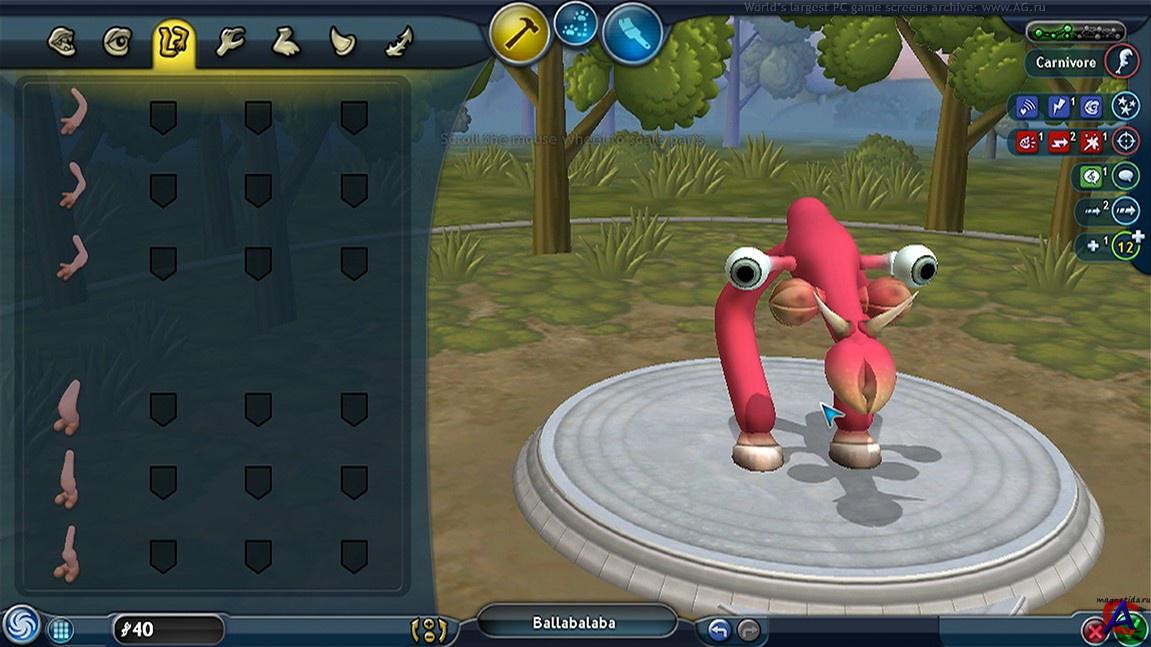Switch to the paintbrush paint mode
This screenshot has width=1151, height=647.
point(633,34)
